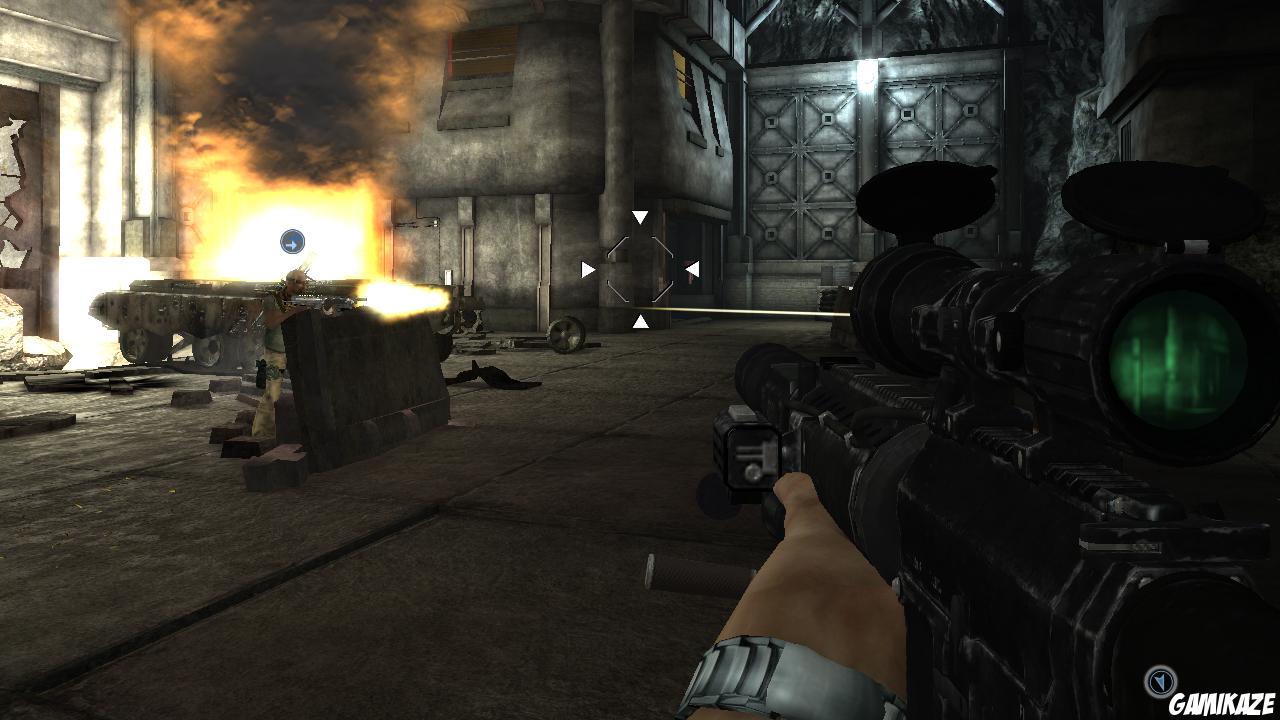Image resolution: width=1280 pixels, height=720 pixels.
Task: Select the octagonal targeting reticle
Action: tap(640, 268)
